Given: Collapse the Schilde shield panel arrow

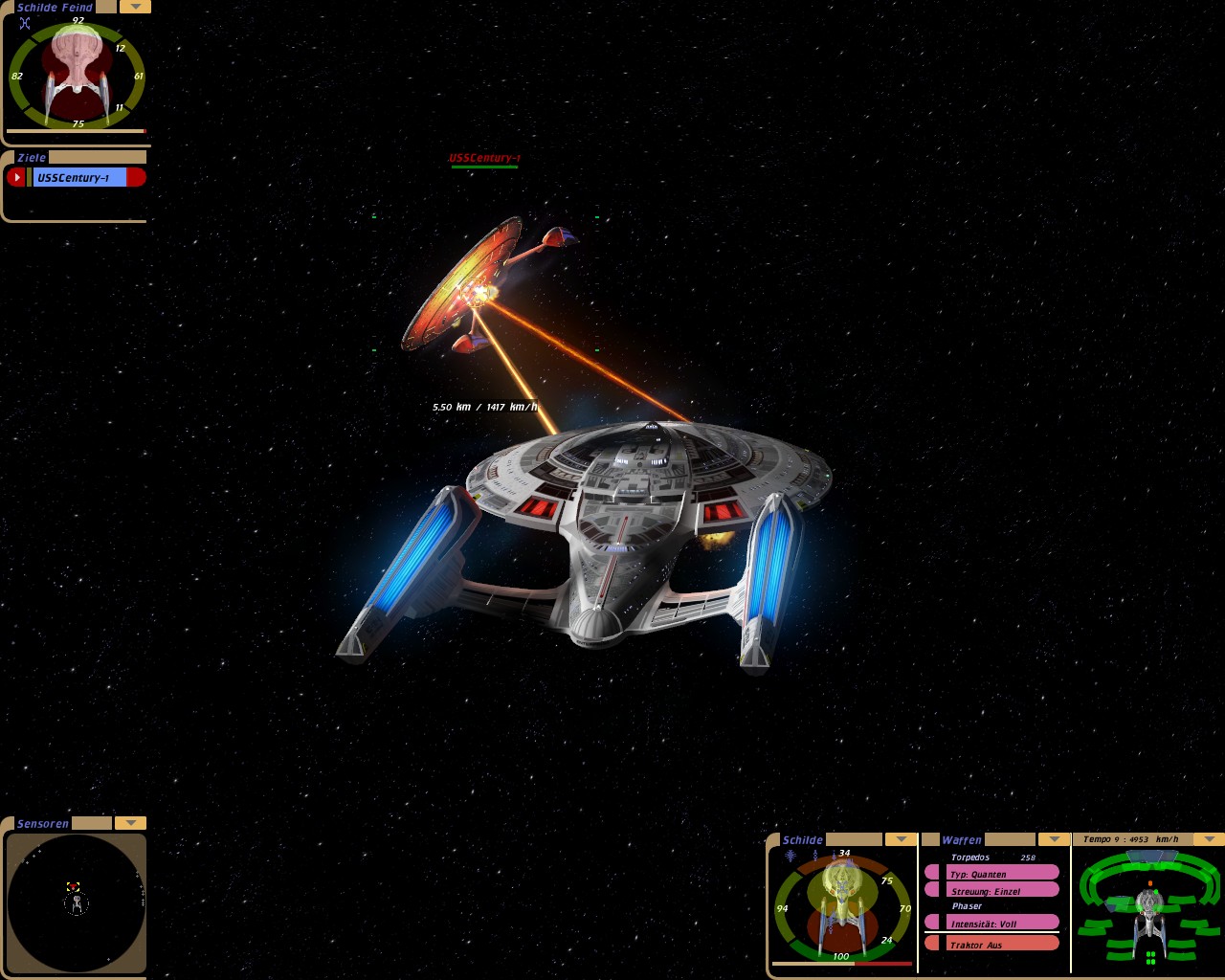Looking at the screenshot, I should pyautogui.click(x=901, y=839).
